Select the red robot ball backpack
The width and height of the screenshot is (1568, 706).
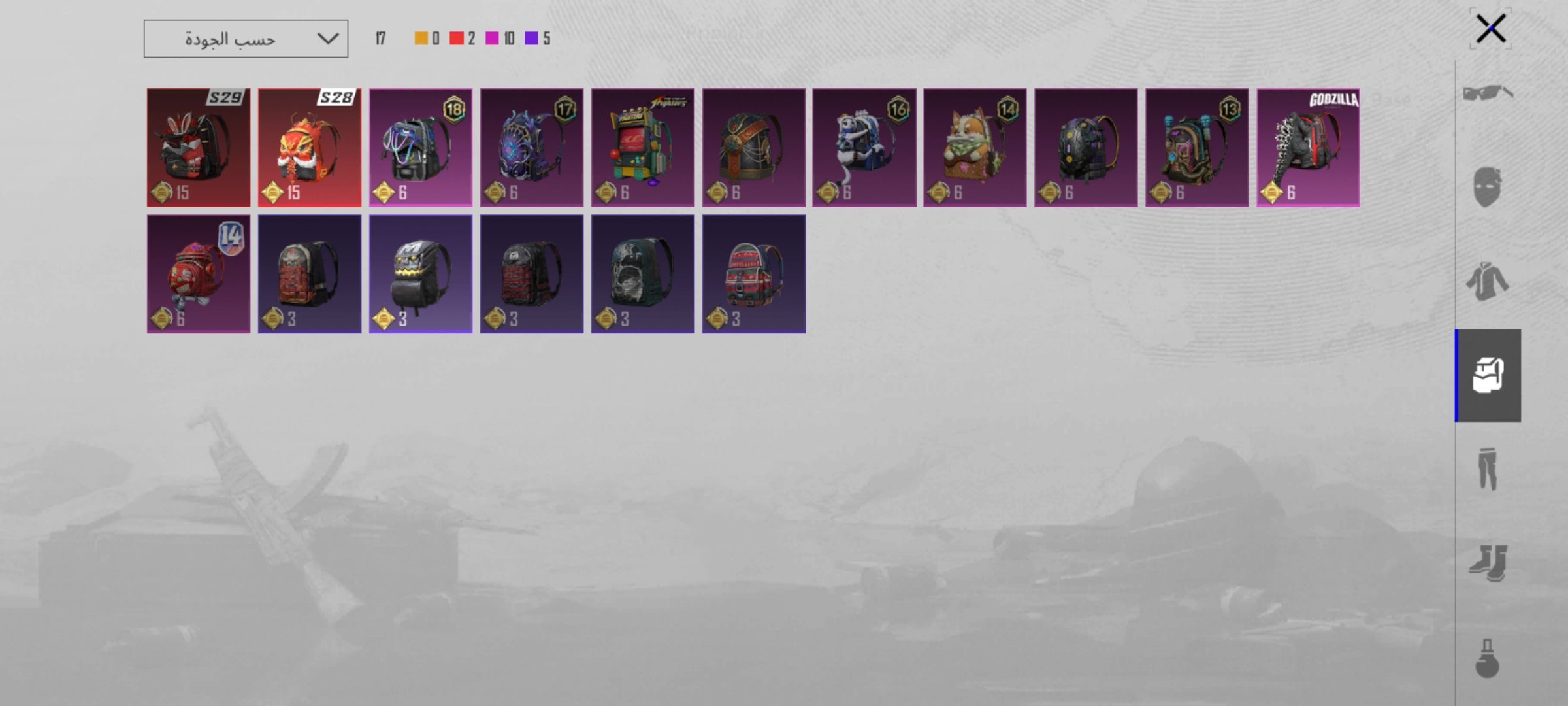coord(199,274)
